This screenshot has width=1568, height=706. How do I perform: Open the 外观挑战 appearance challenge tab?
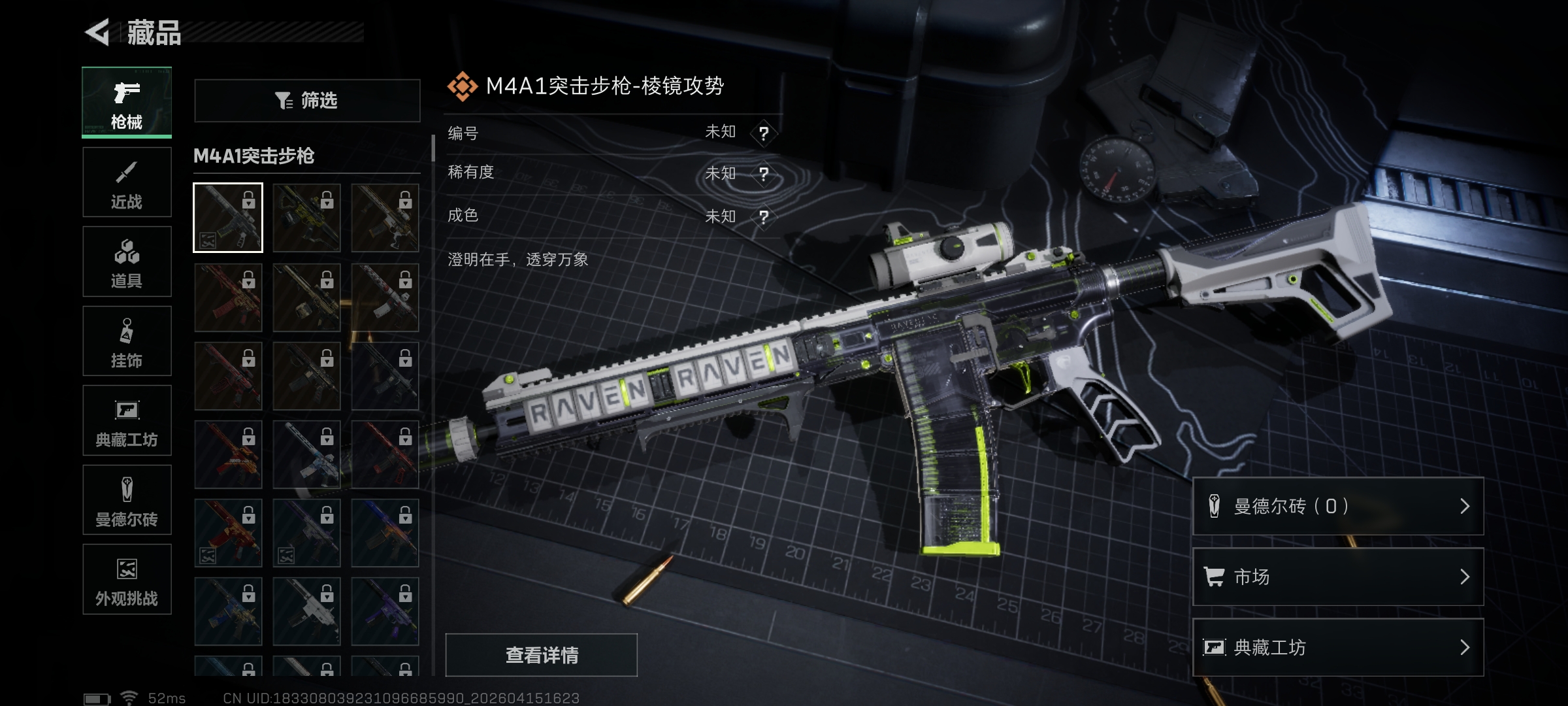127,579
